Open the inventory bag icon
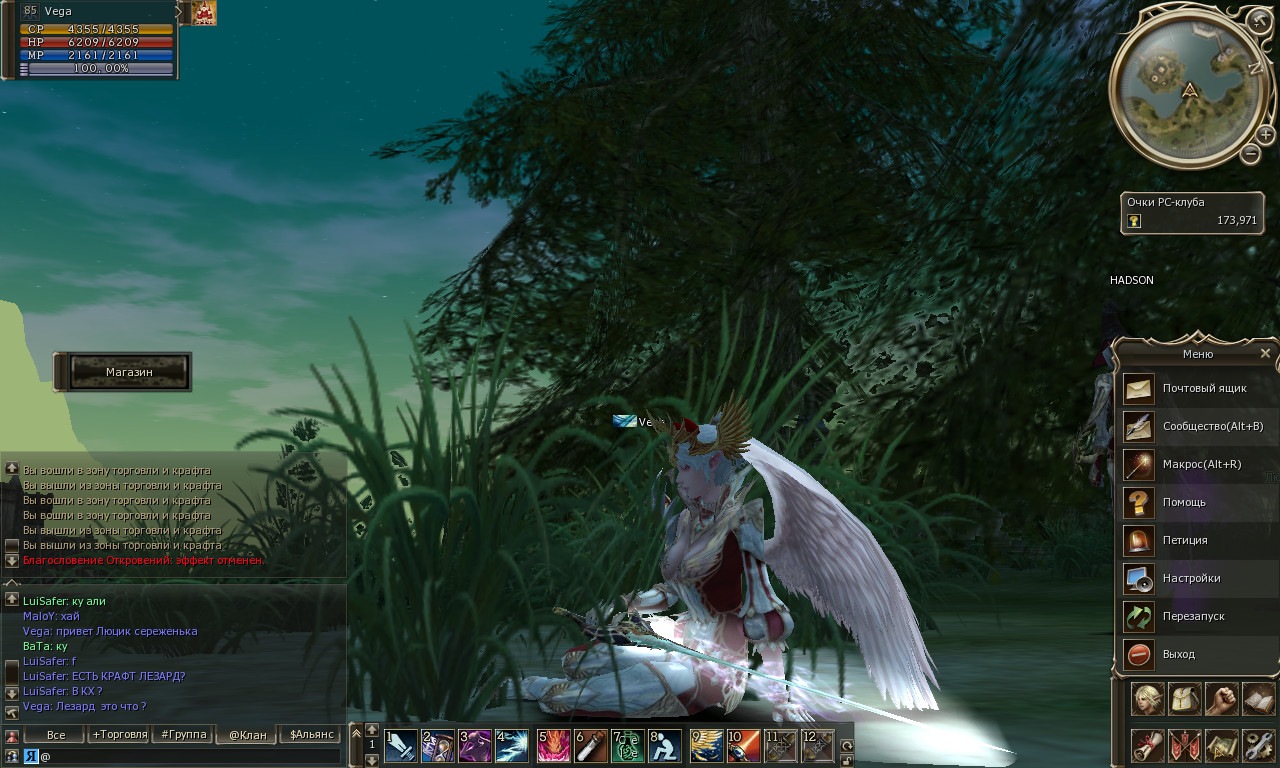This screenshot has width=1280, height=768. tap(1185, 698)
